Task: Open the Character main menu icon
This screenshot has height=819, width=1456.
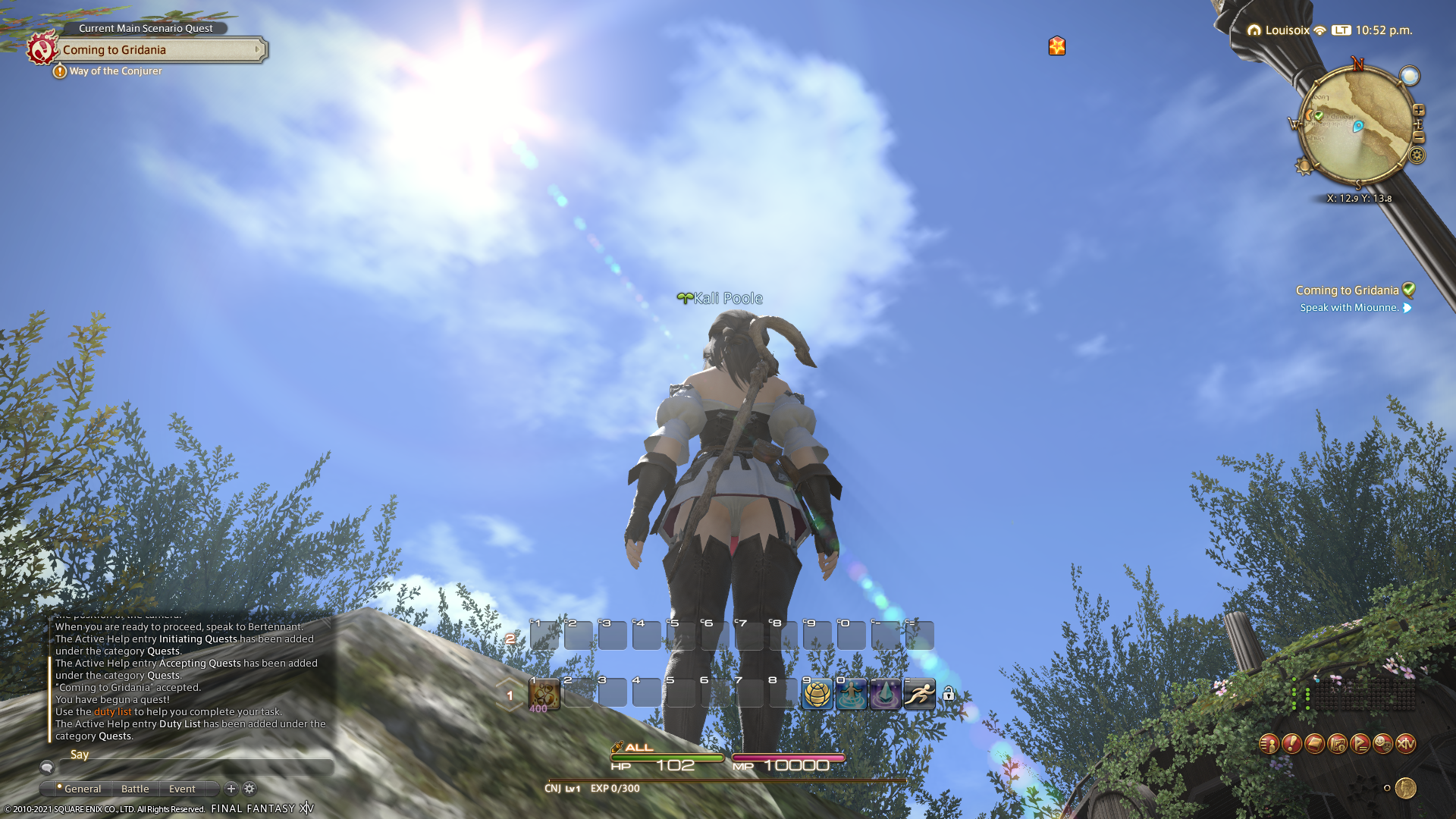Action: pos(1269,744)
